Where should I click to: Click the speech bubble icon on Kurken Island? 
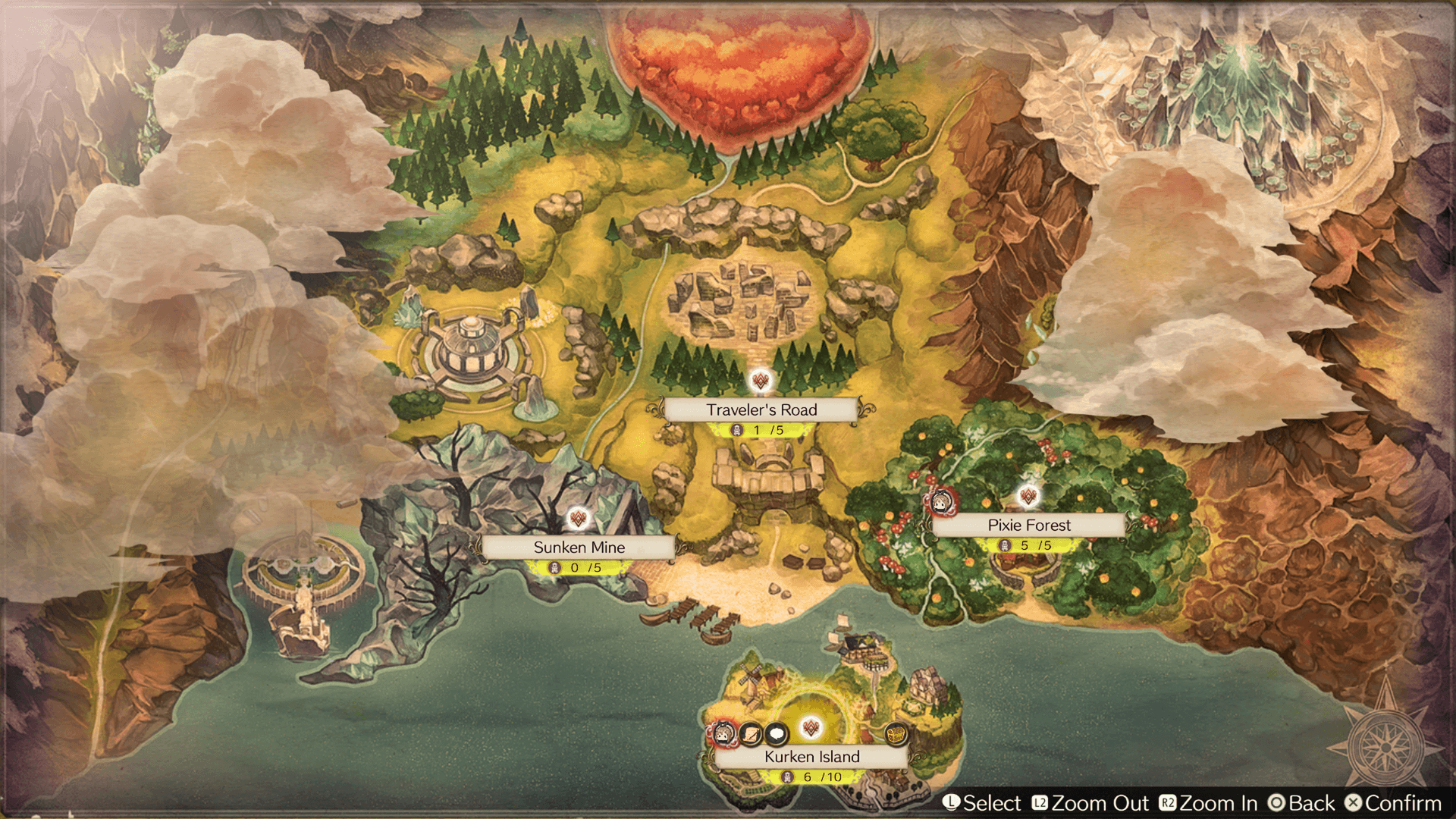pyautogui.click(x=777, y=734)
